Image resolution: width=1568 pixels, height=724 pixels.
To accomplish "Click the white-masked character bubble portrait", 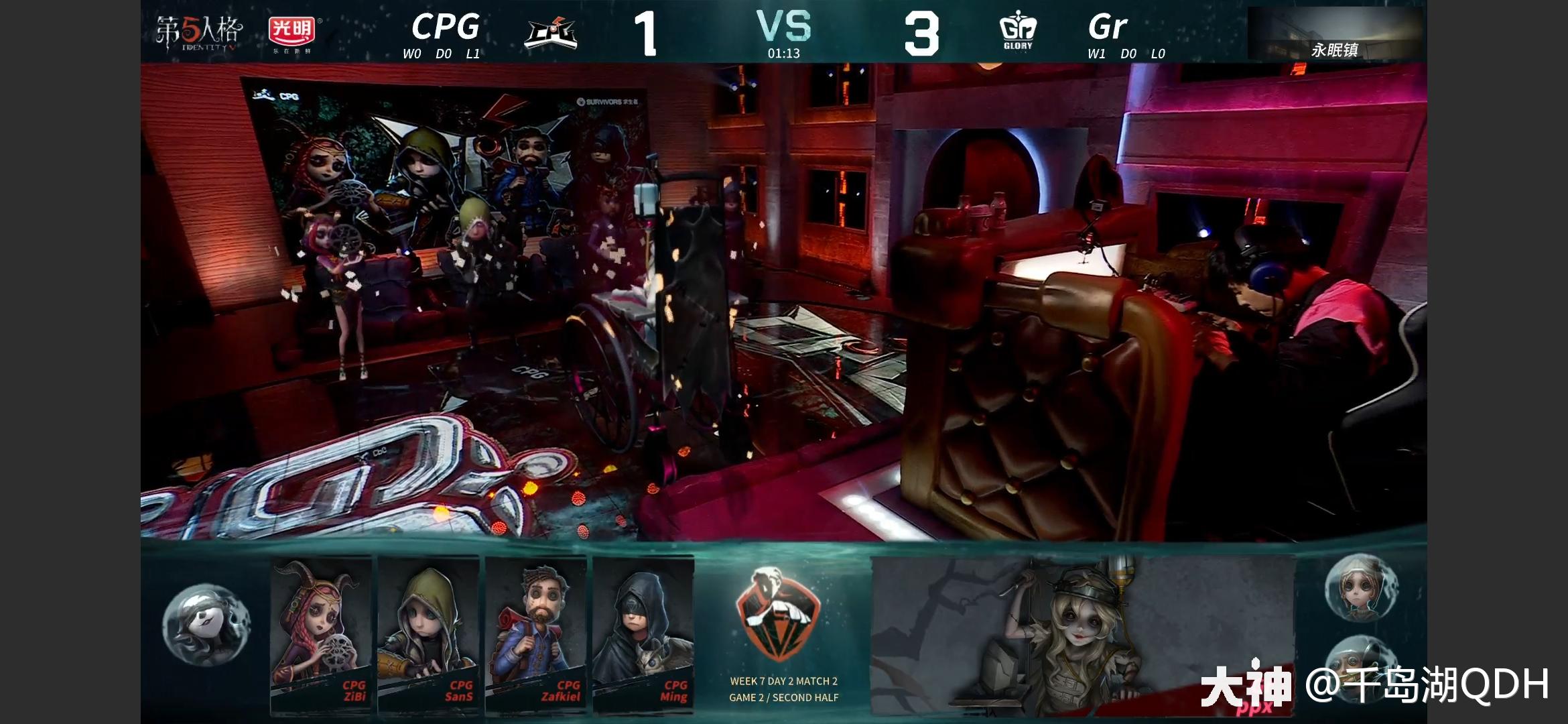I will [206, 625].
